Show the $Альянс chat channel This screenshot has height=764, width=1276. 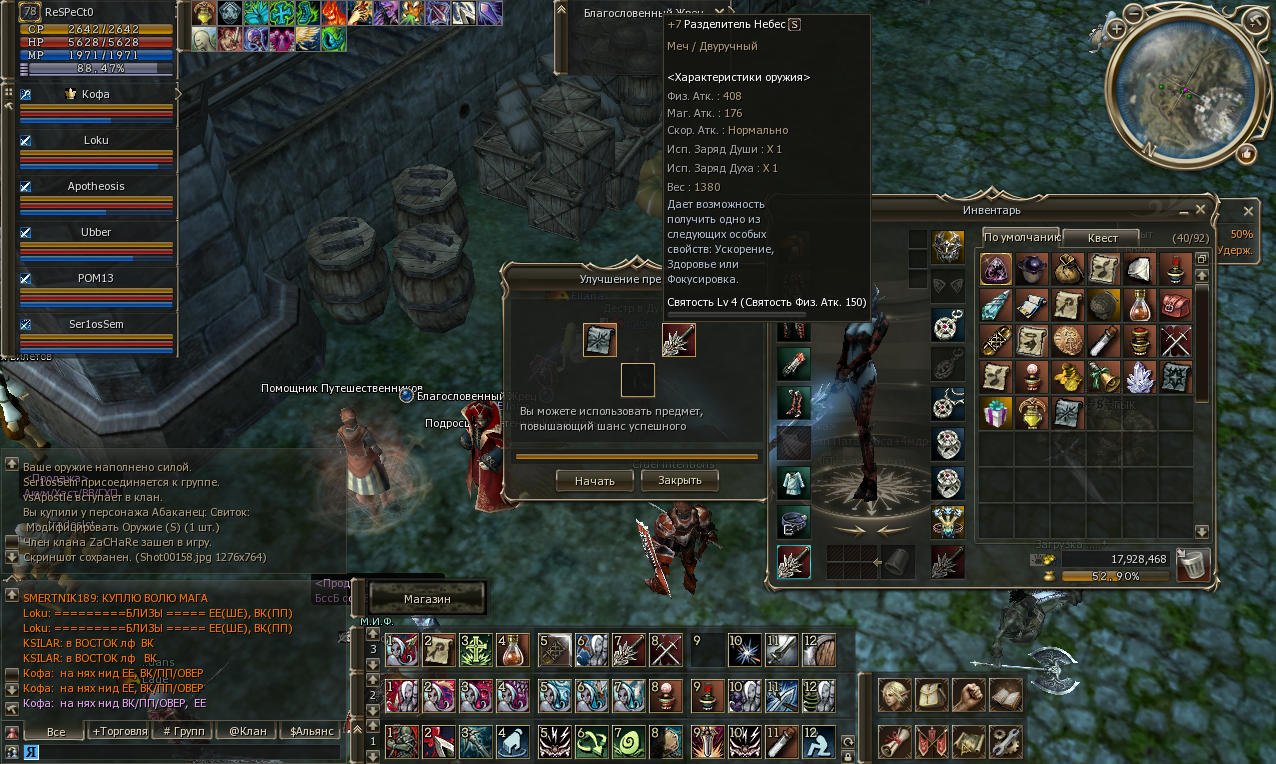308,731
